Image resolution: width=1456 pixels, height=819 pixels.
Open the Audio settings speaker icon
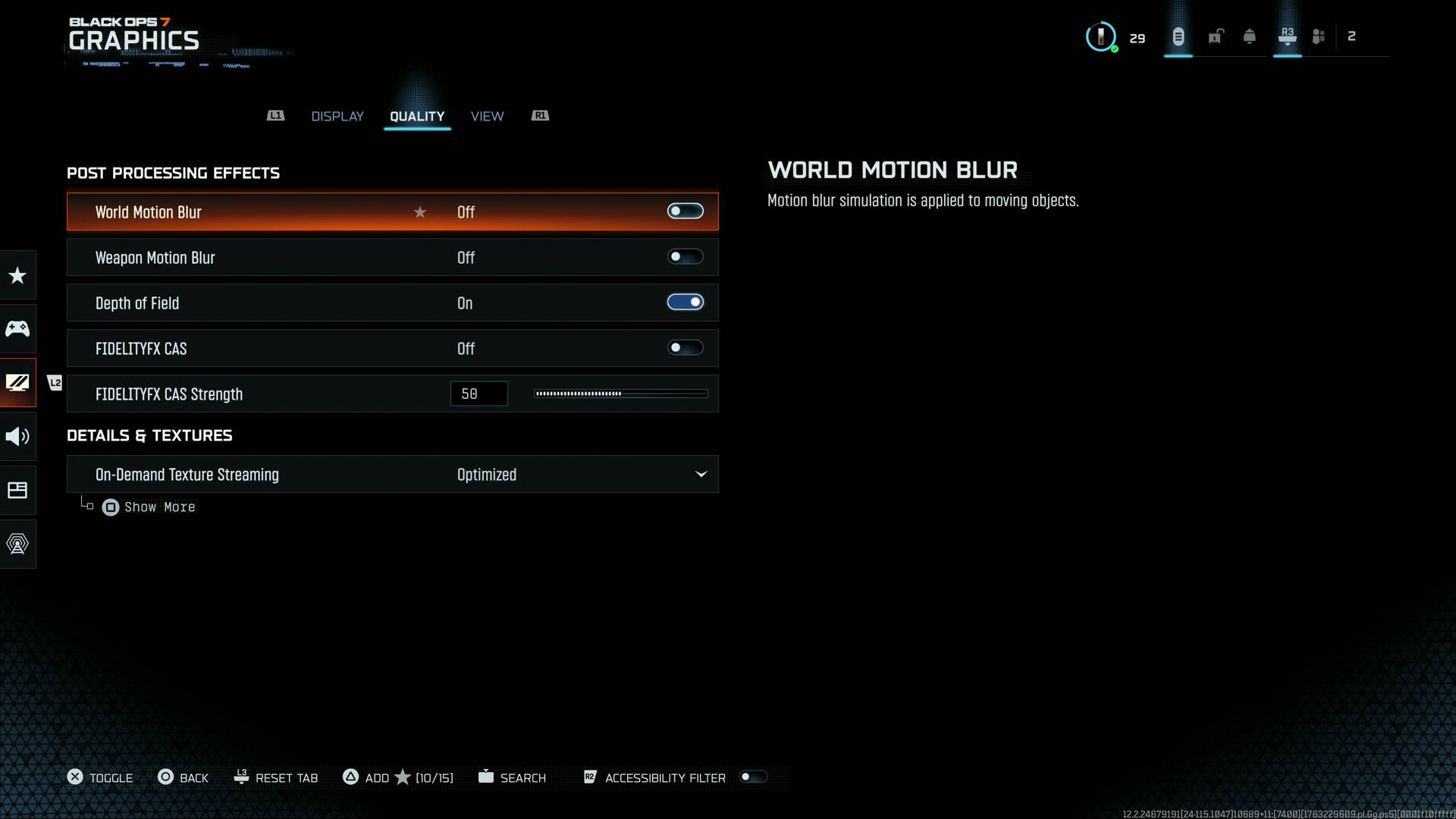click(x=17, y=436)
